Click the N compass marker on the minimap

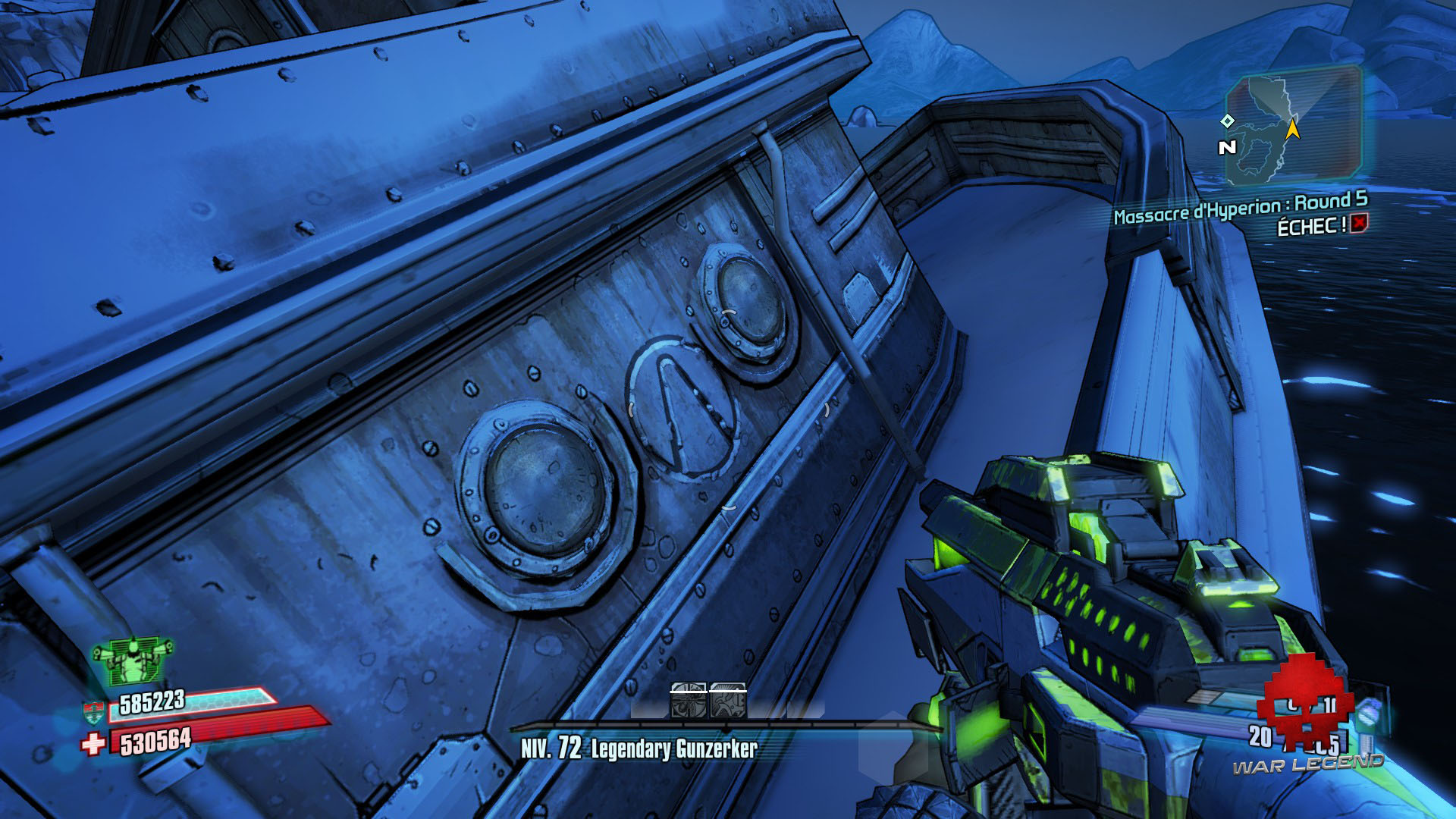(1226, 146)
